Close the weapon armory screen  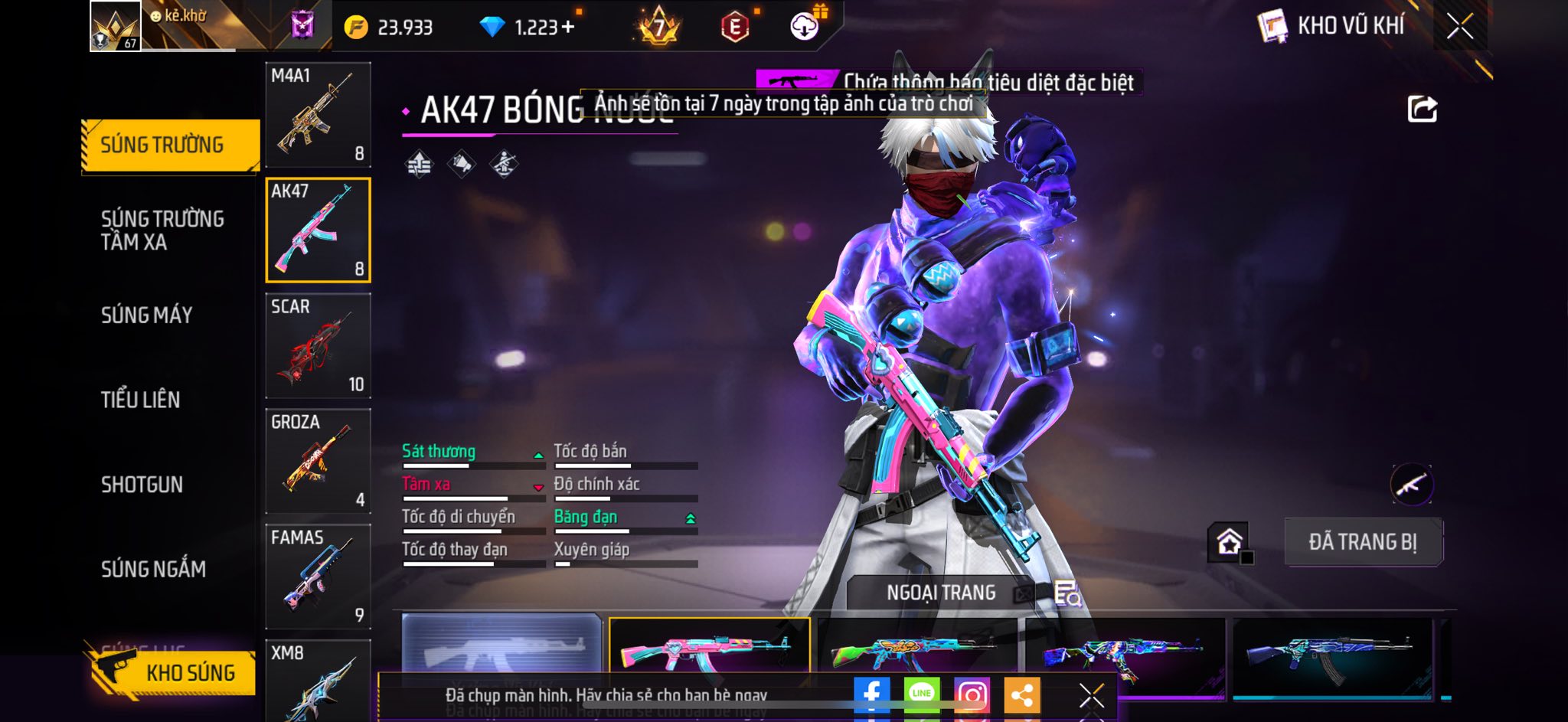pos(1459,27)
